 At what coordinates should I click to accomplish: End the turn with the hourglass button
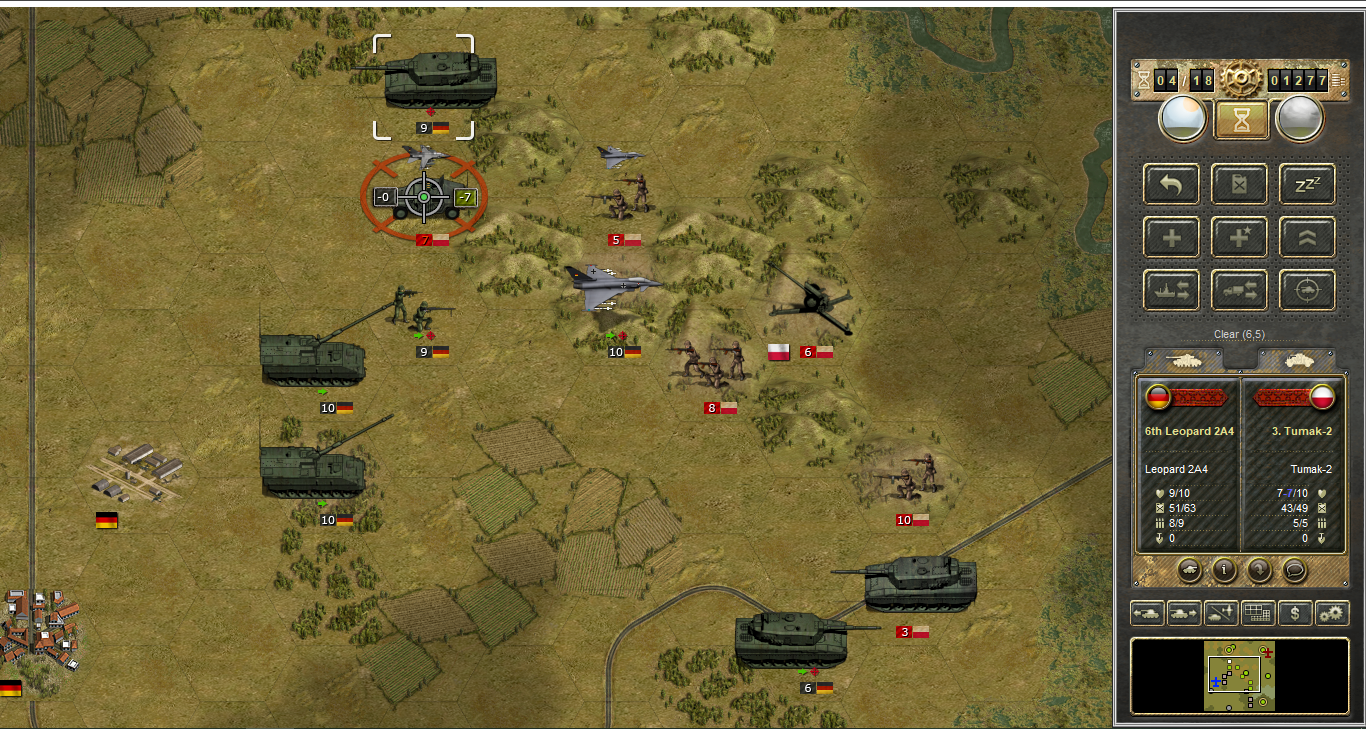[1241, 120]
